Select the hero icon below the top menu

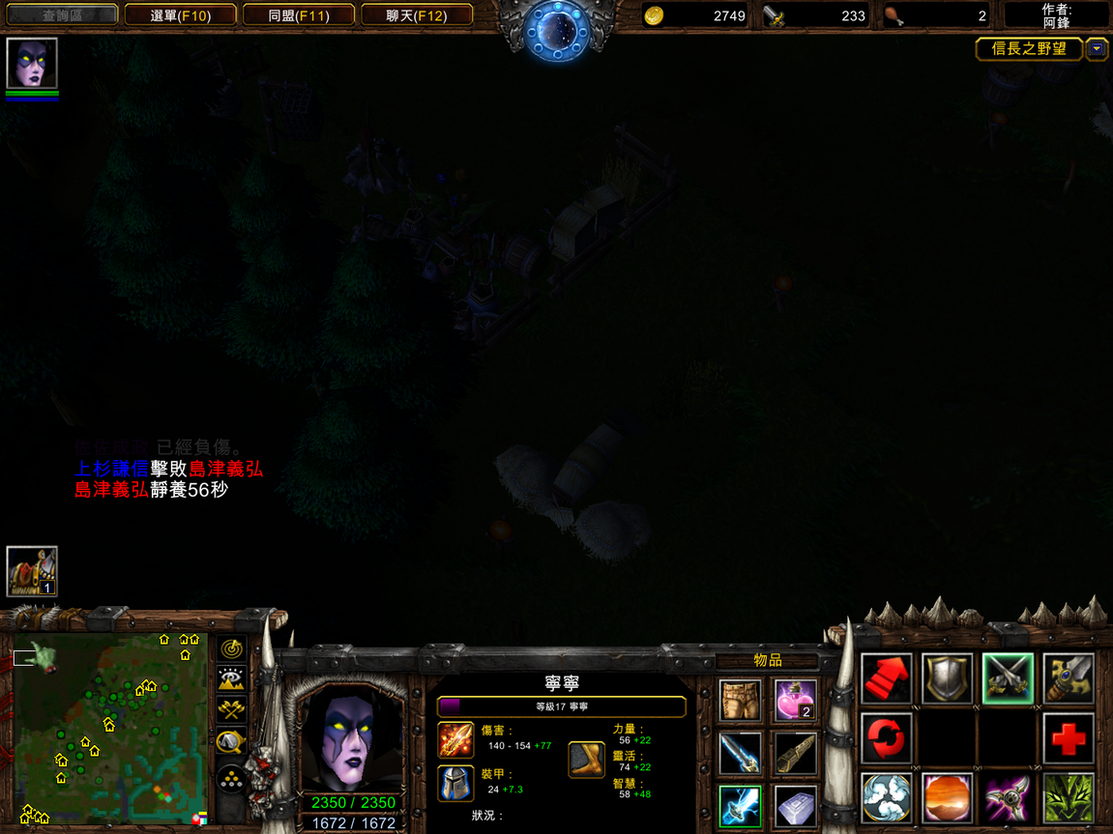click(32, 63)
